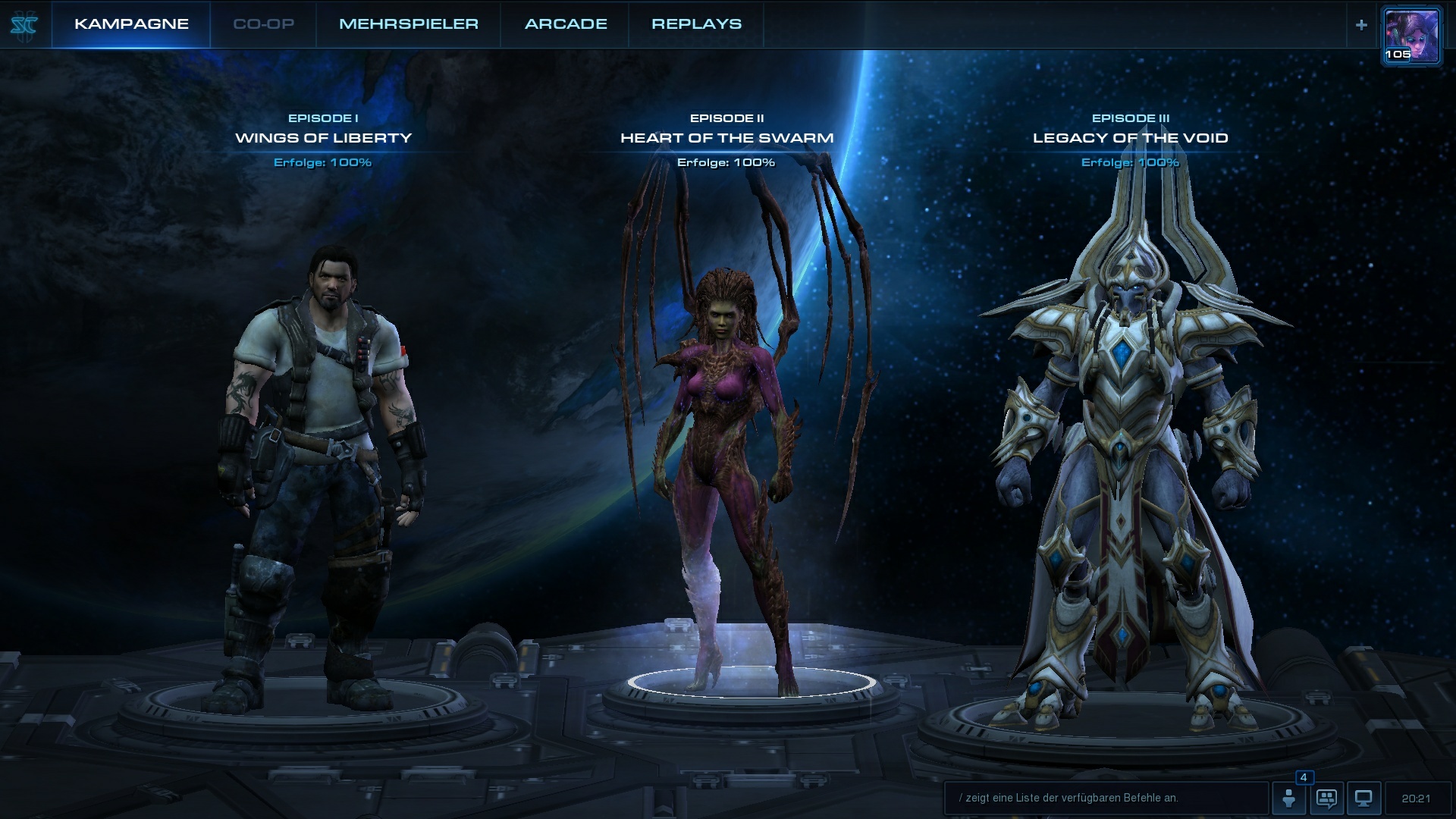Focus the chat command input field
Screen dimensions: 1456x819
click(1106, 798)
